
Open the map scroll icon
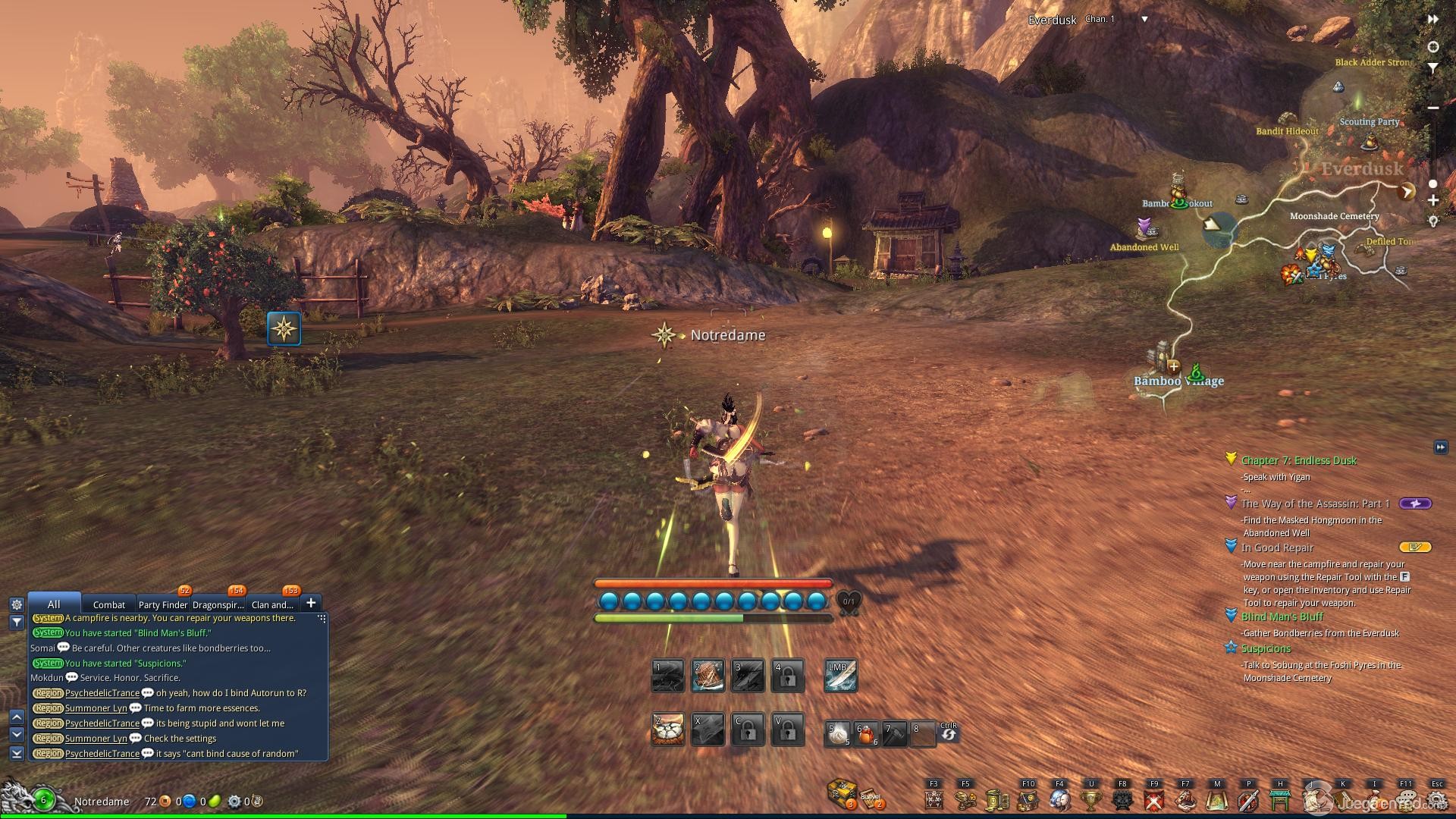point(1217,800)
